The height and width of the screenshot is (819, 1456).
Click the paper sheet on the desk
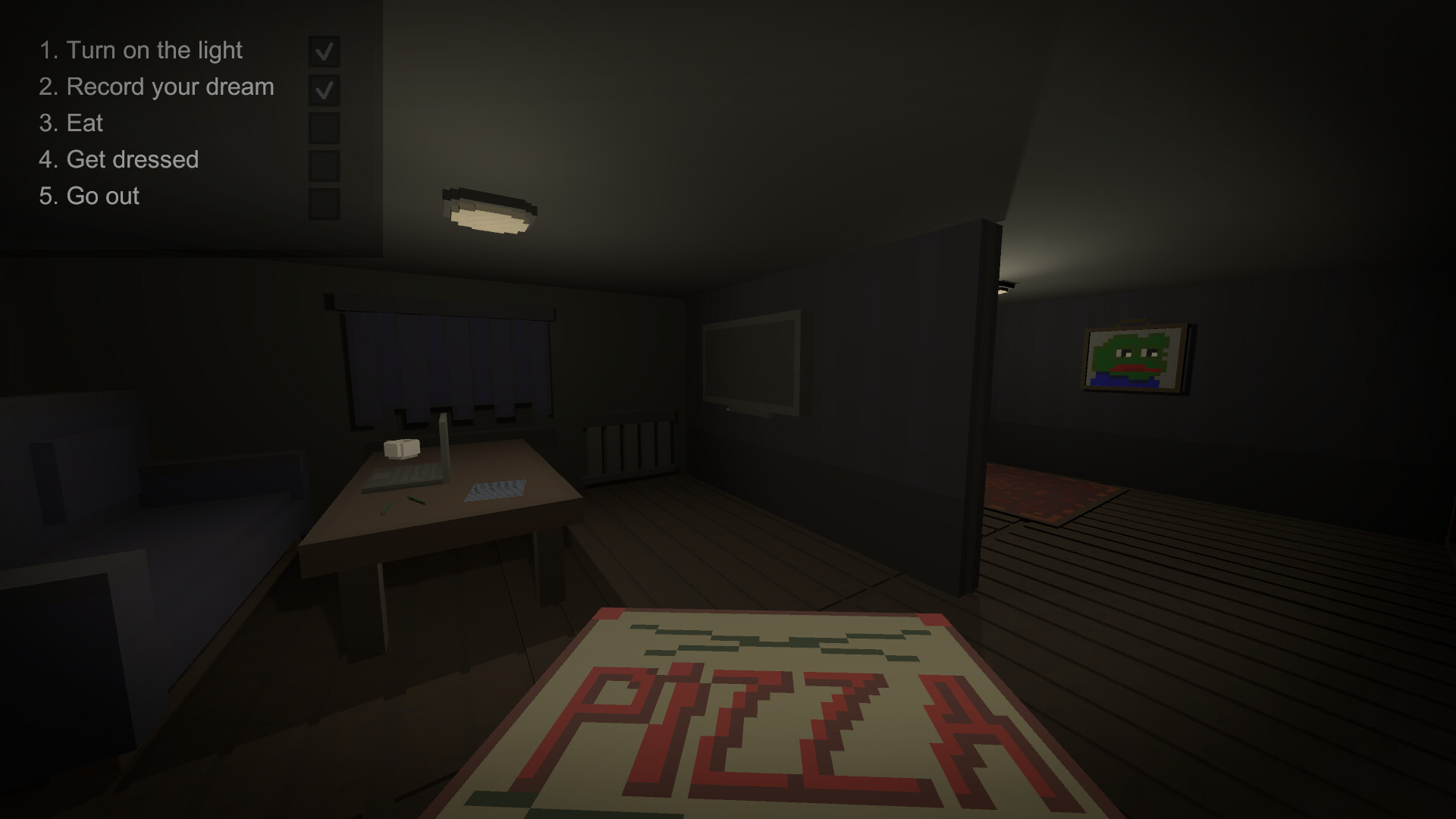tap(497, 489)
